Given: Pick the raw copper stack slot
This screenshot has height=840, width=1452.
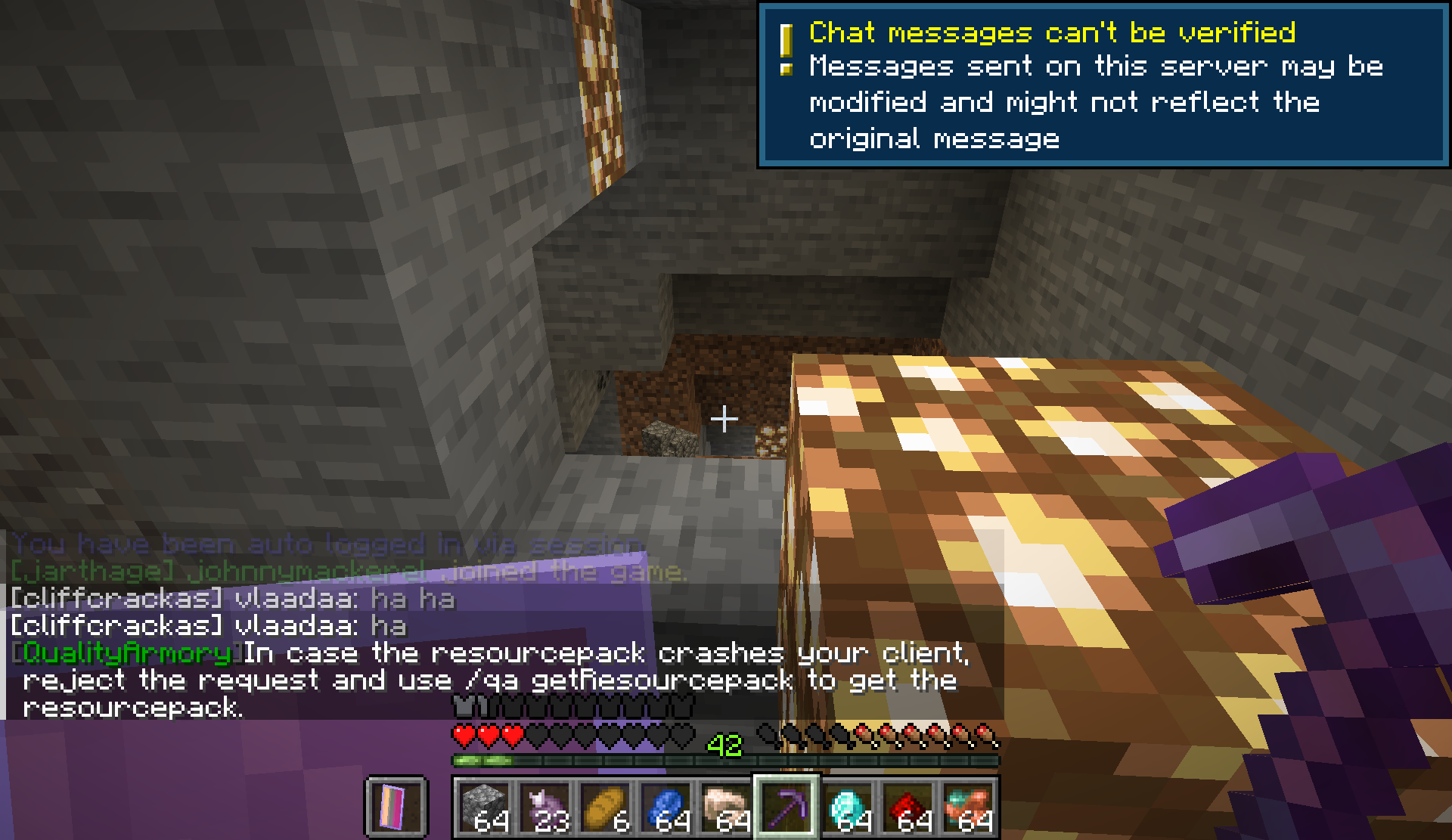Looking at the screenshot, I should (x=968, y=807).
